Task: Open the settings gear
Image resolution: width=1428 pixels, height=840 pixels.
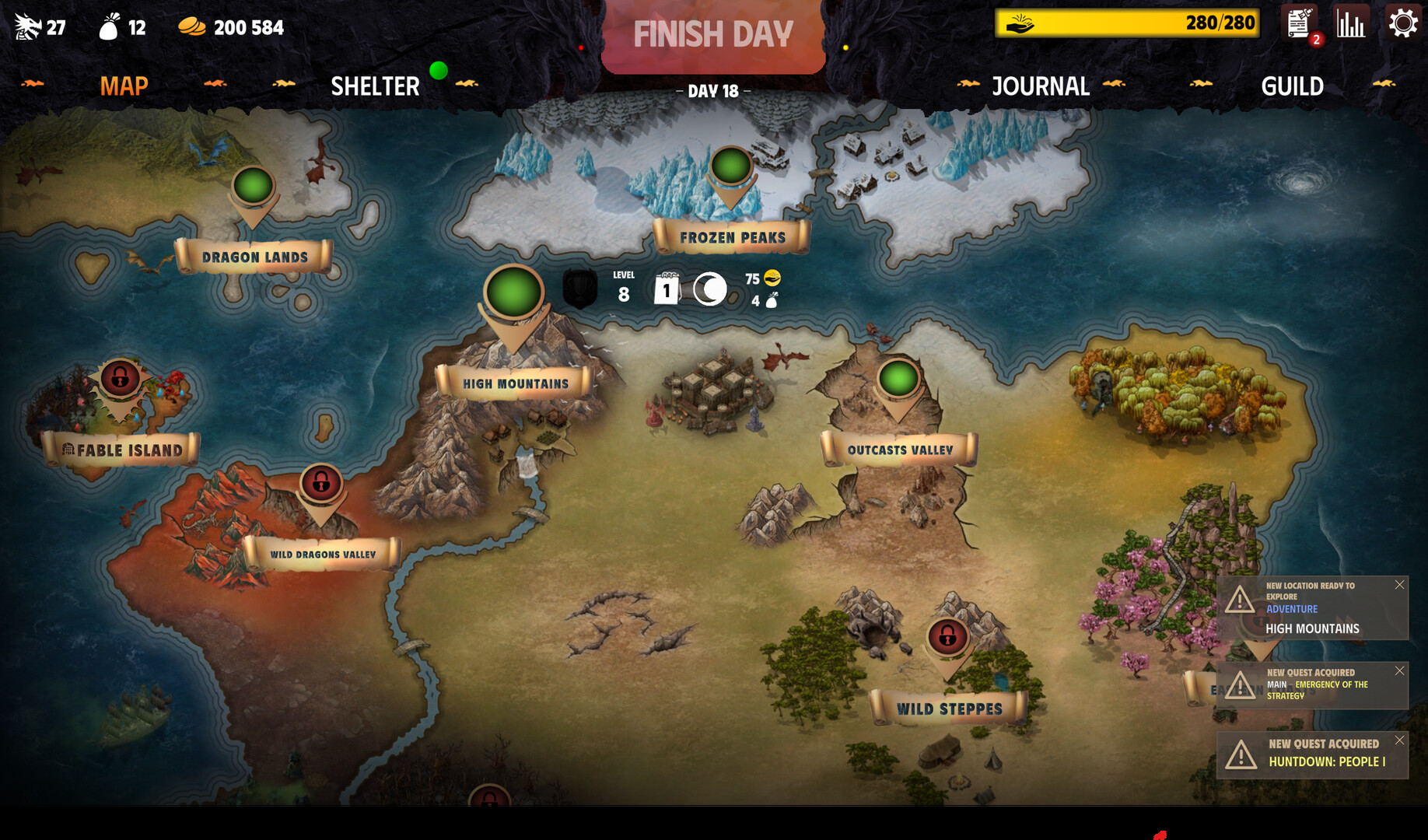Action: click(1403, 23)
